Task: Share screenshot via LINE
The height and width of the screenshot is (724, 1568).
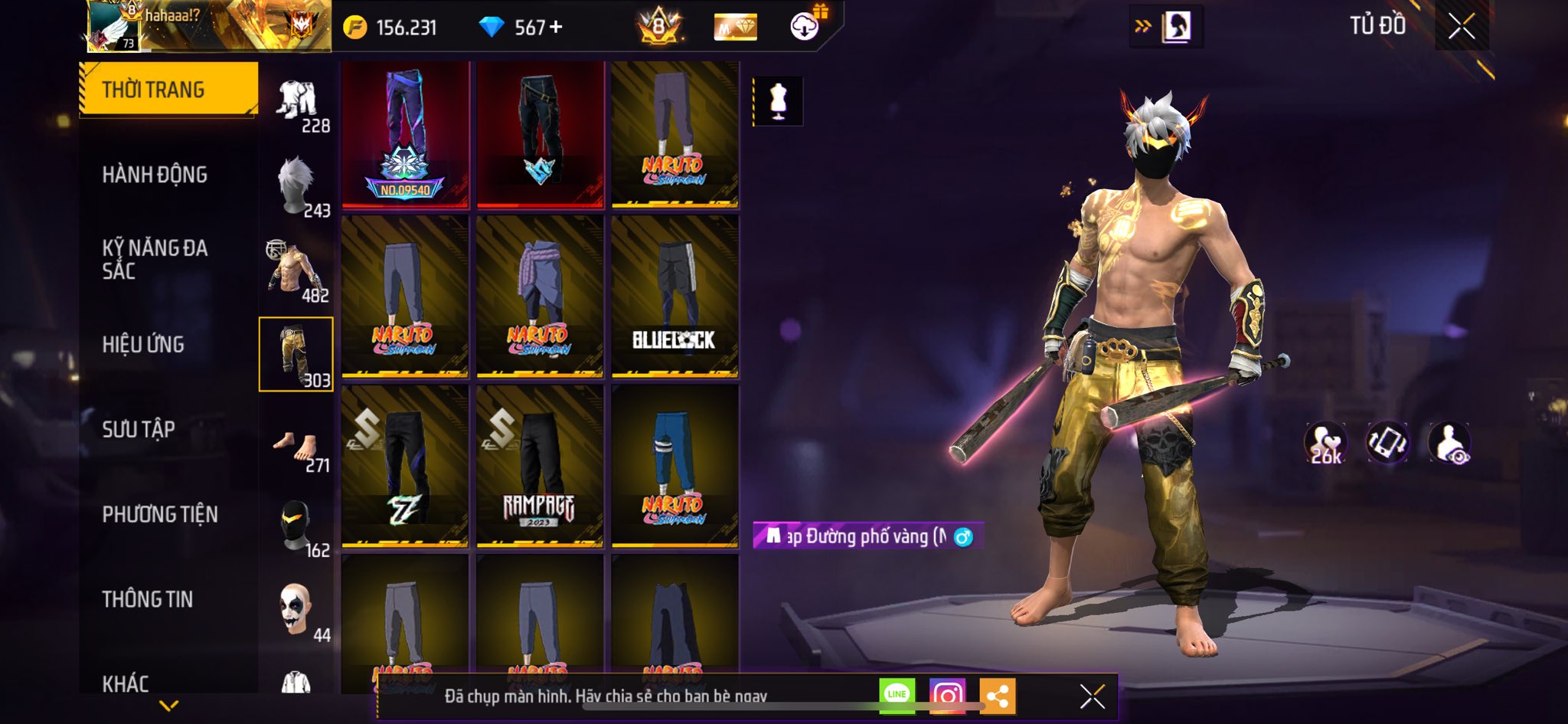Action: (897, 696)
